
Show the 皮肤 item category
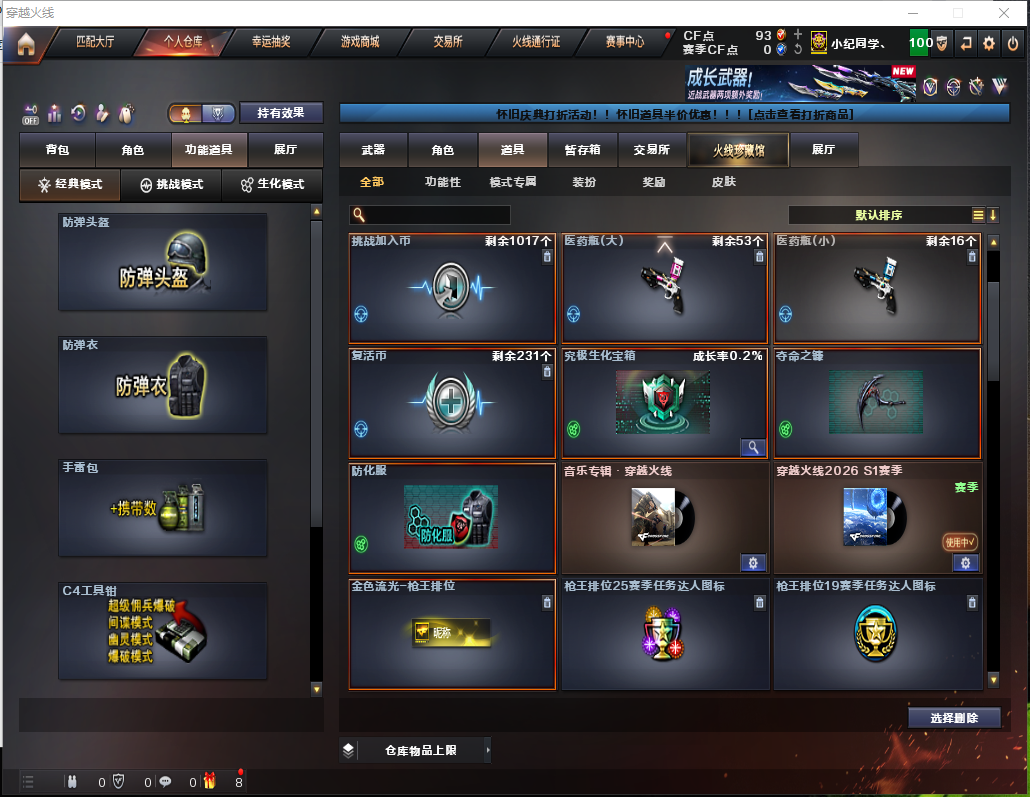(x=723, y=182)
